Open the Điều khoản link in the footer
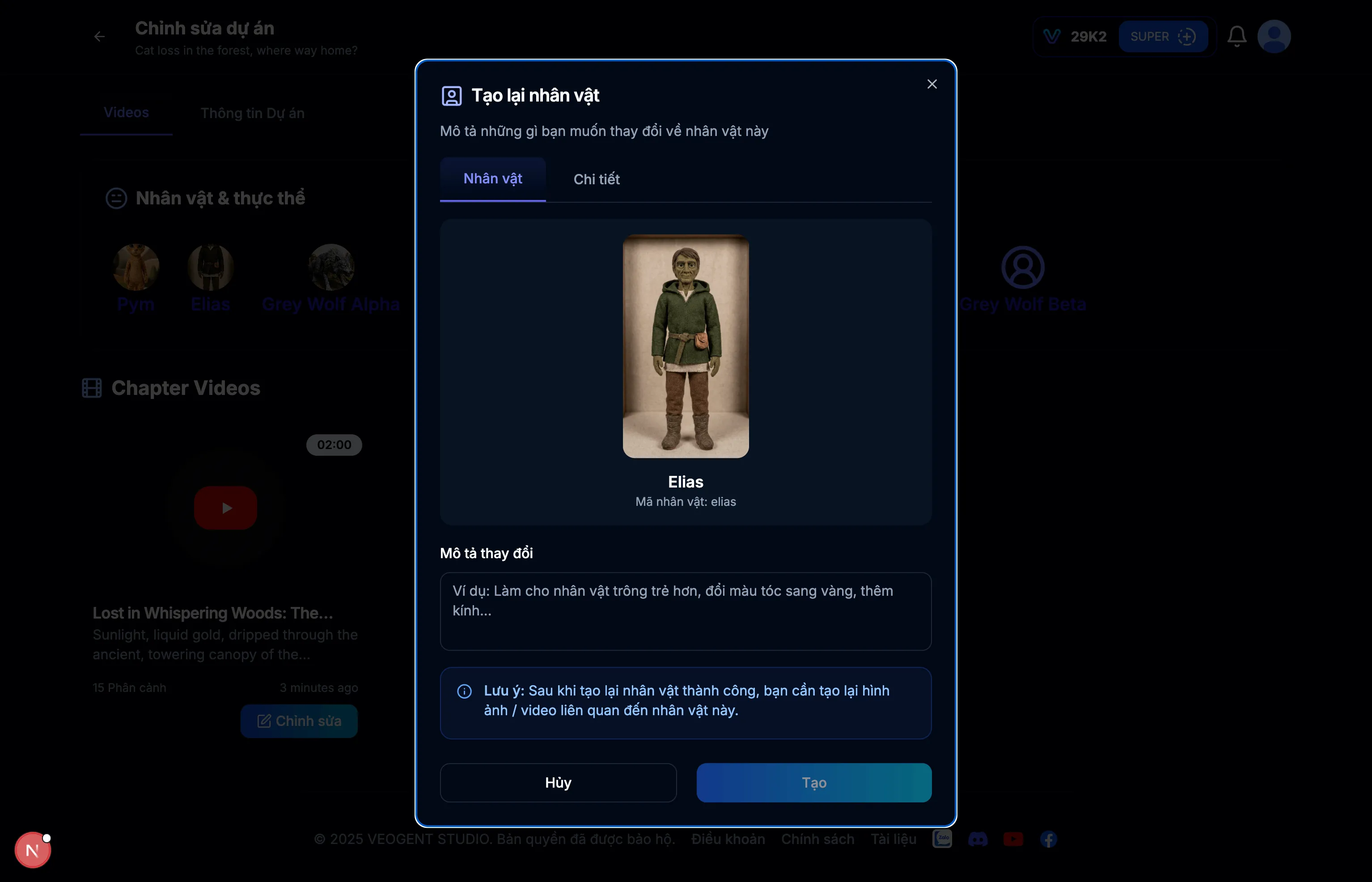Screen dimensions: 1372x882 pyautogui.click(x=727, y=839)
